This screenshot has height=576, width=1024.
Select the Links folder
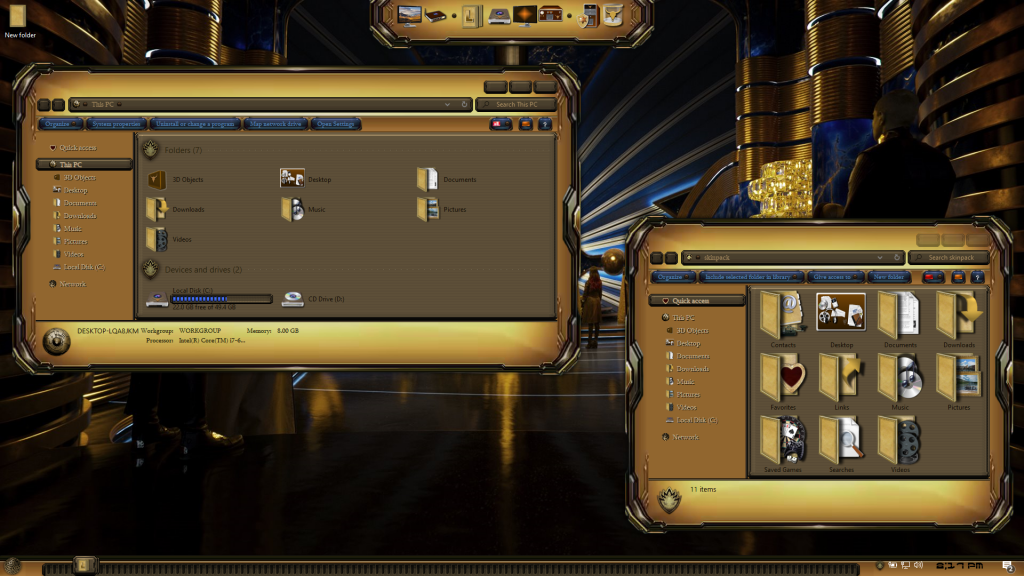(841, 380)
